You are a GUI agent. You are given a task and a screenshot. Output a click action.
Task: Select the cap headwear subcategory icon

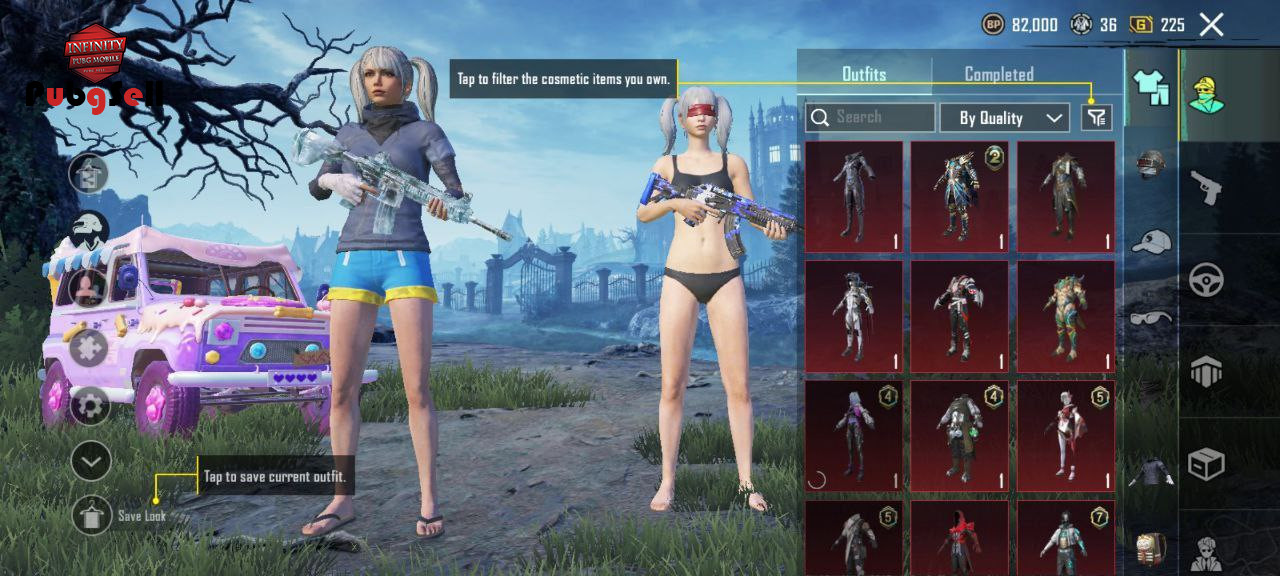click(x=1151, y=242)
